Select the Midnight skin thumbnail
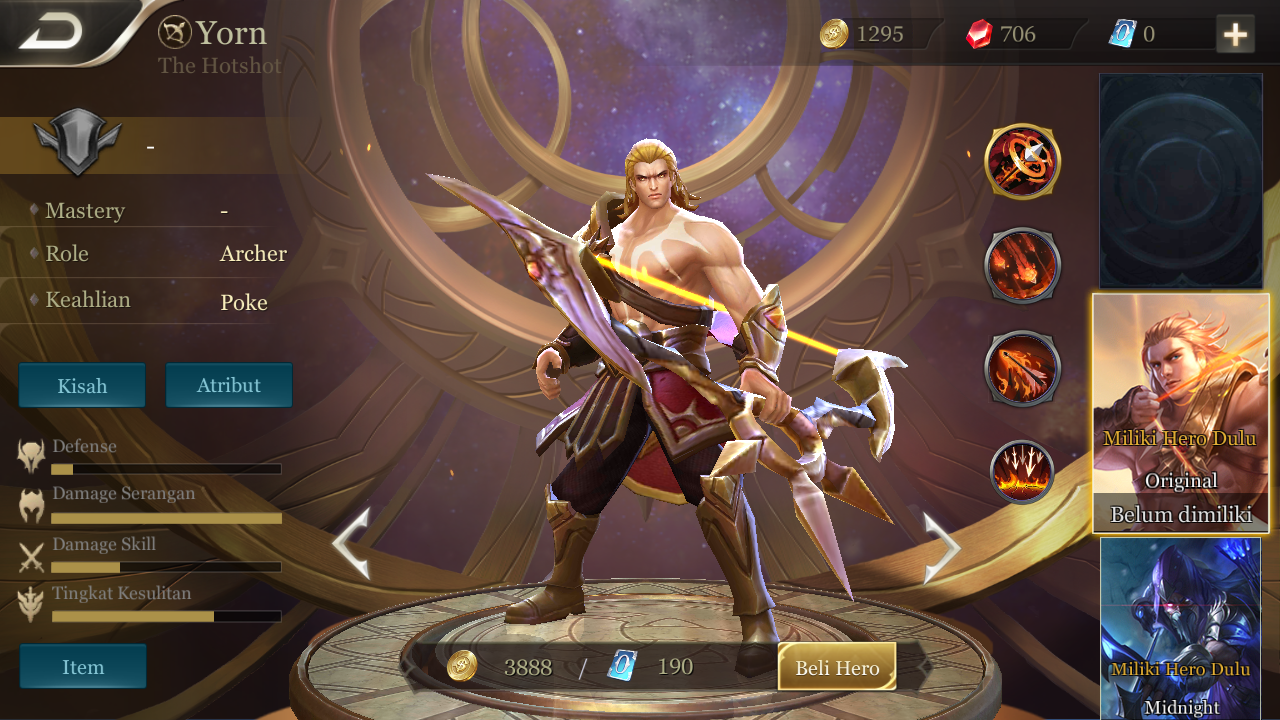 pyautogui.click(x=1180, y=630)
